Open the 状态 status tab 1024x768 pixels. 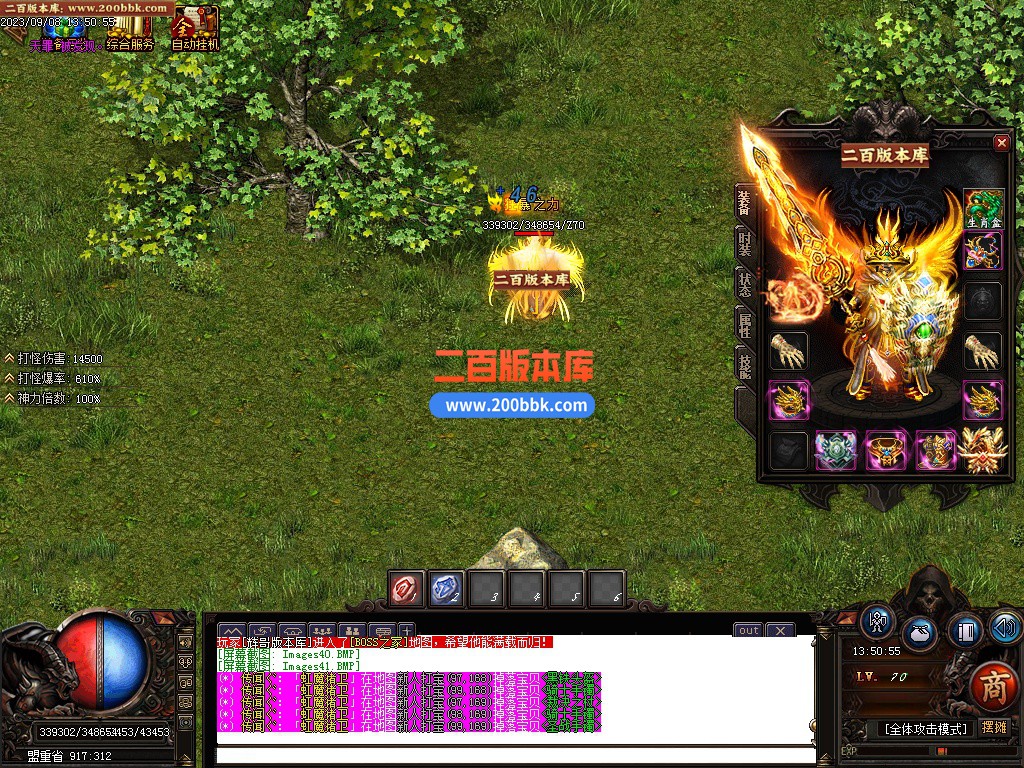click(x=745, y=283)
